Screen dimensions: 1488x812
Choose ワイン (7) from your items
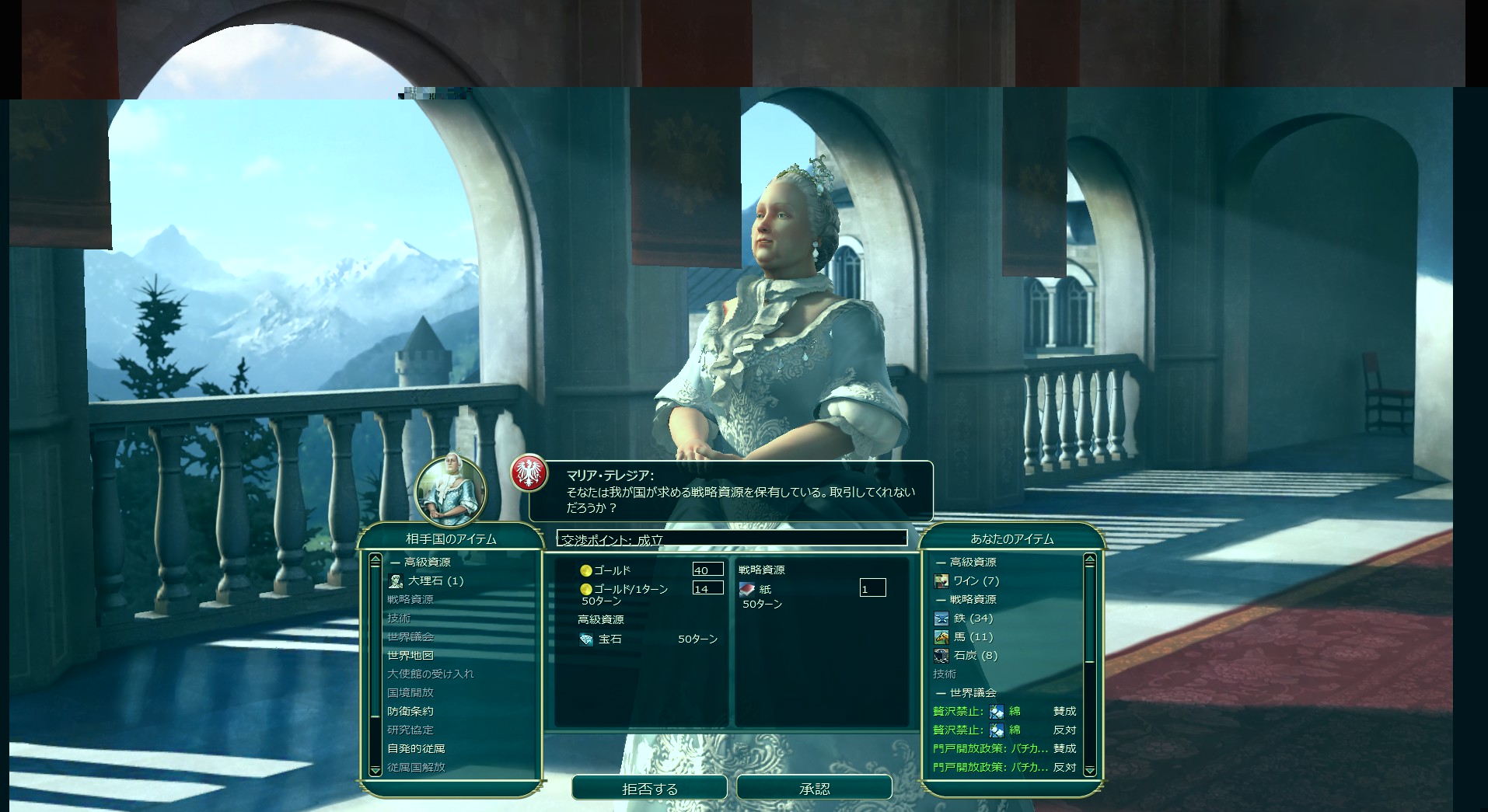point(976,580)
